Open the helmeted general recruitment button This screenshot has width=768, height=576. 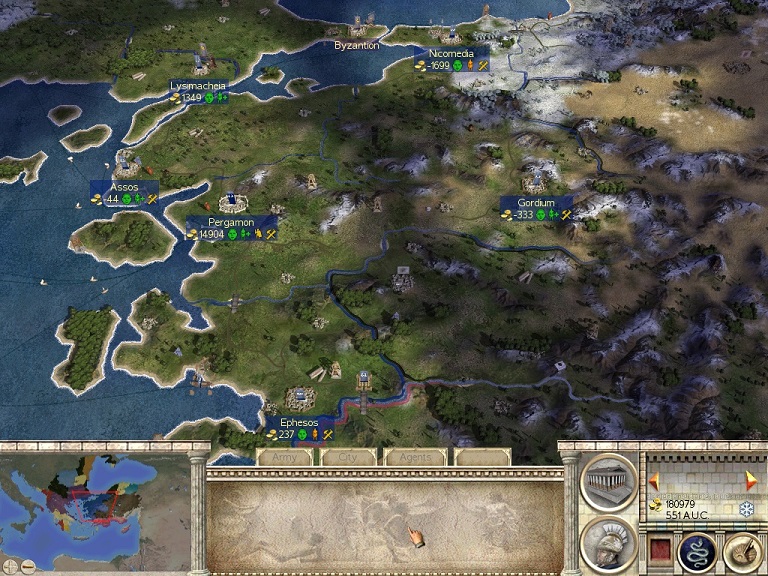(608, 544)
